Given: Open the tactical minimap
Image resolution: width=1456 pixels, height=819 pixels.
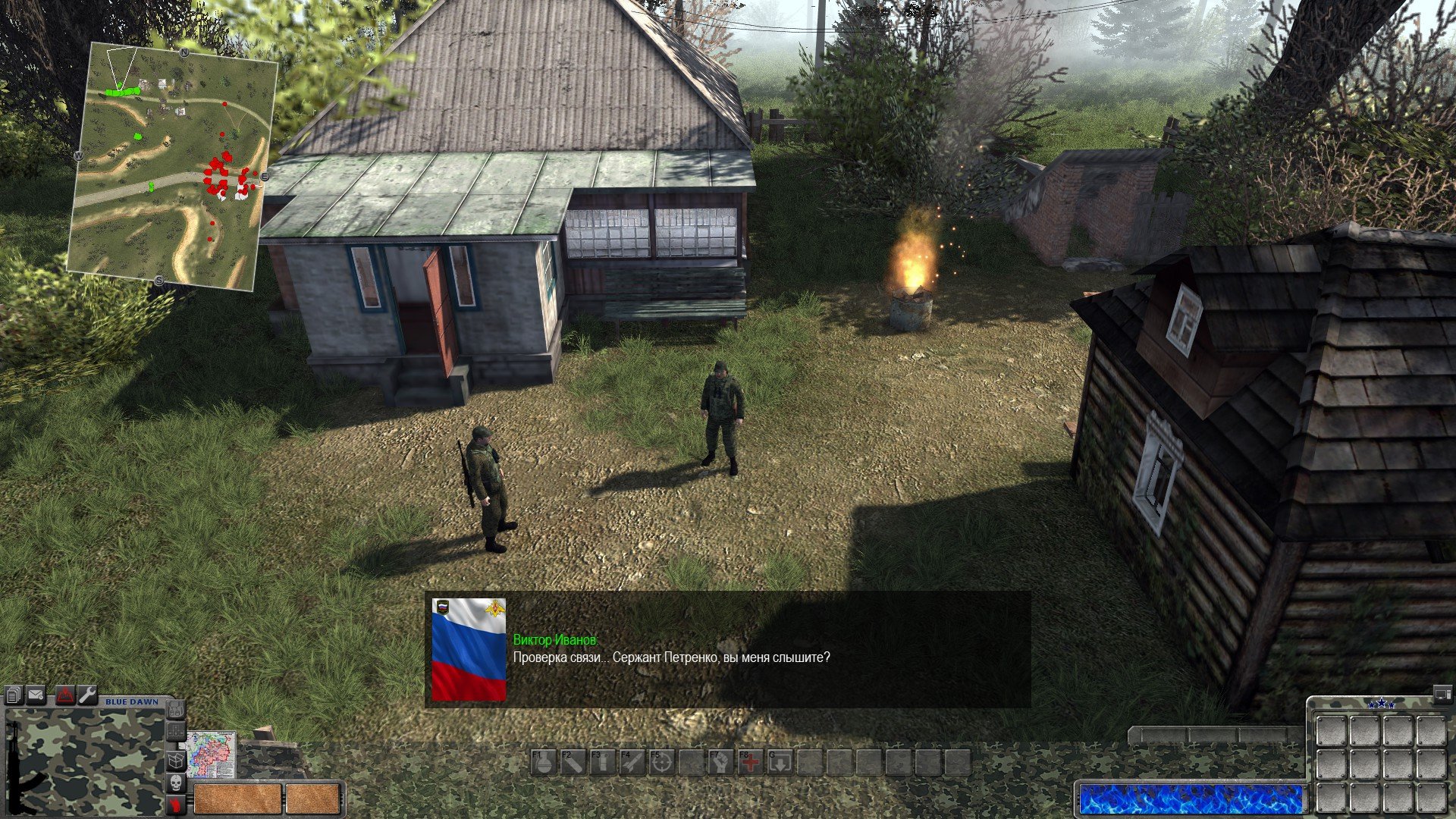Looking at the screenshot, I should point(171,167).
